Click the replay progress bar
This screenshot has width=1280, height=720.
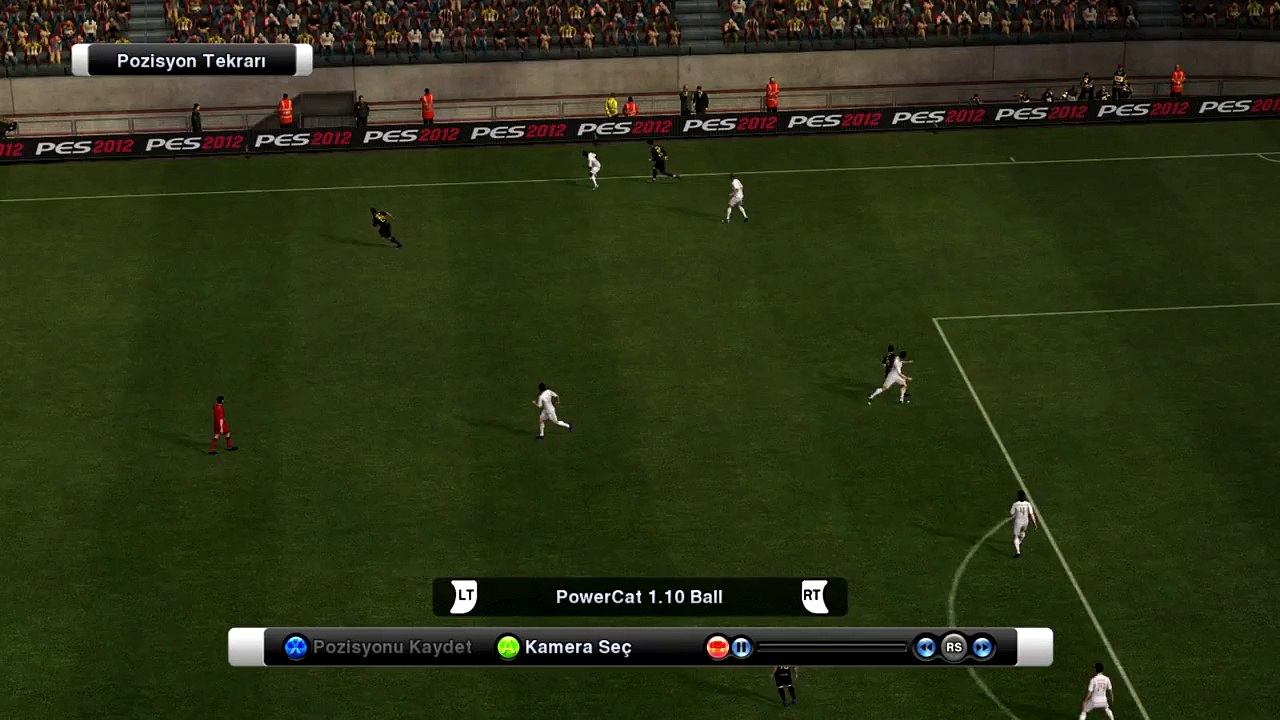pyautogui.click(x=831, y=648)
